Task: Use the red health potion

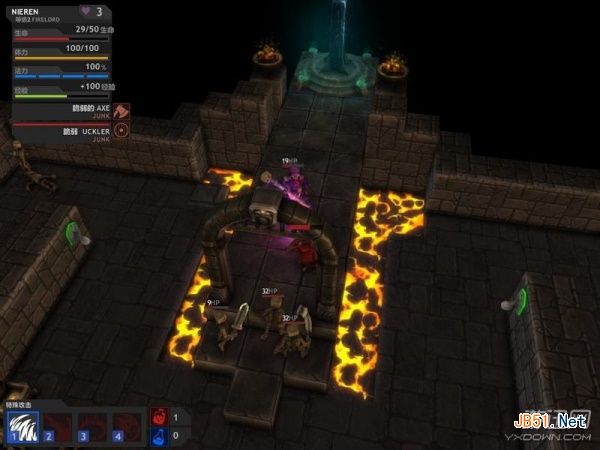Action: (160, 416)
